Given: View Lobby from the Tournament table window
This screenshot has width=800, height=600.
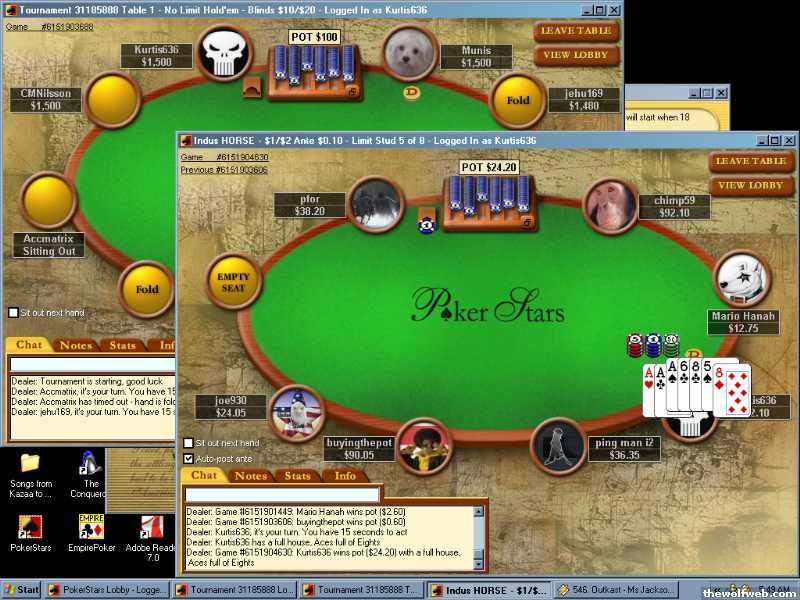Looking at the screenshot, I should (575, 55).
